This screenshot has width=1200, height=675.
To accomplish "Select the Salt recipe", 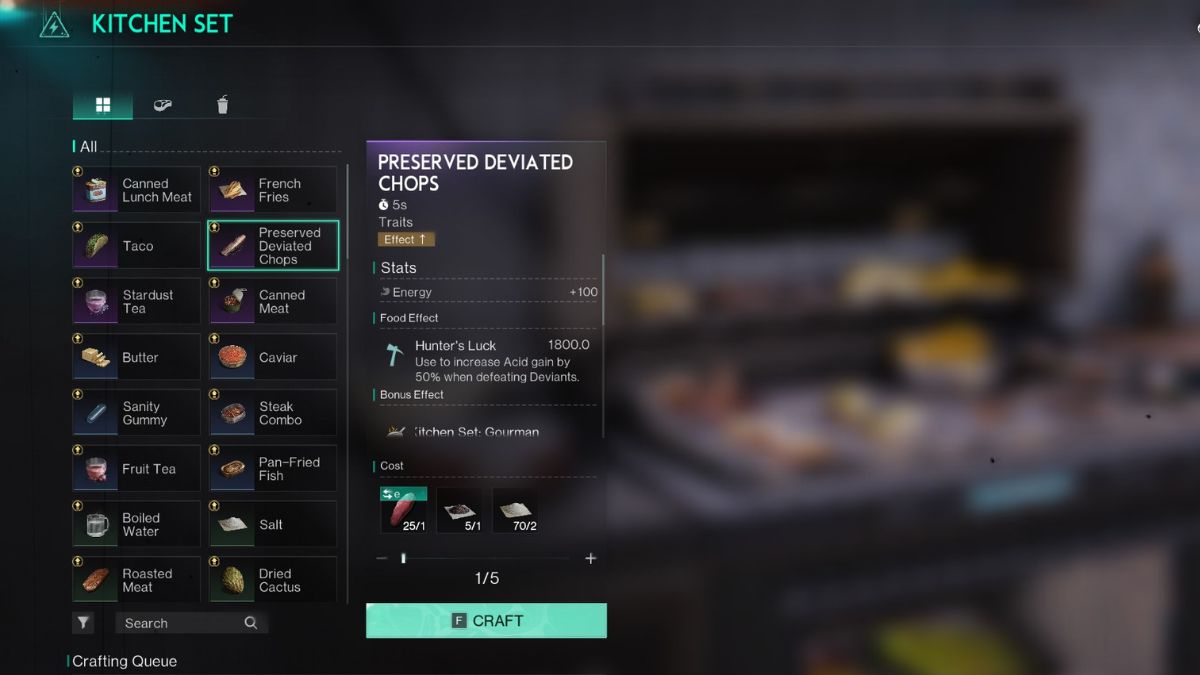I will tap(273, 525).
